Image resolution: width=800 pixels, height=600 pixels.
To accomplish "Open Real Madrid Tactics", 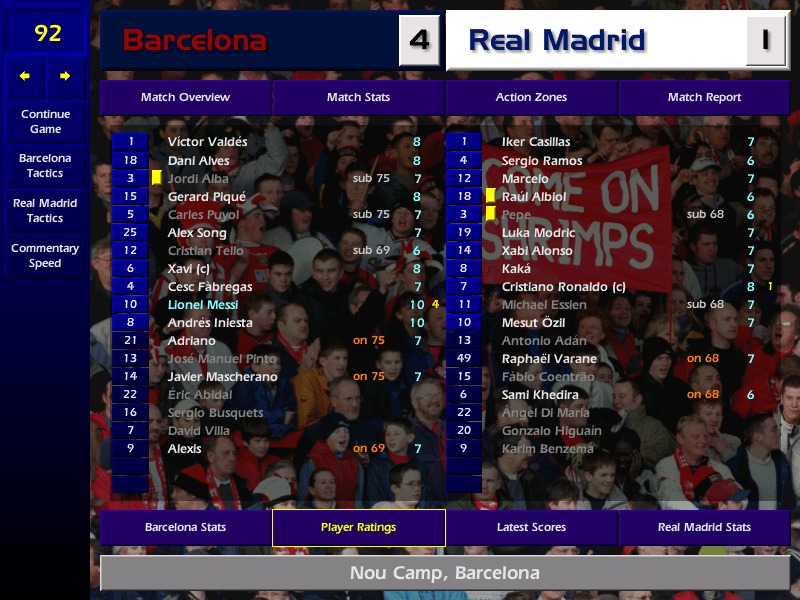I will click(45, 210).
